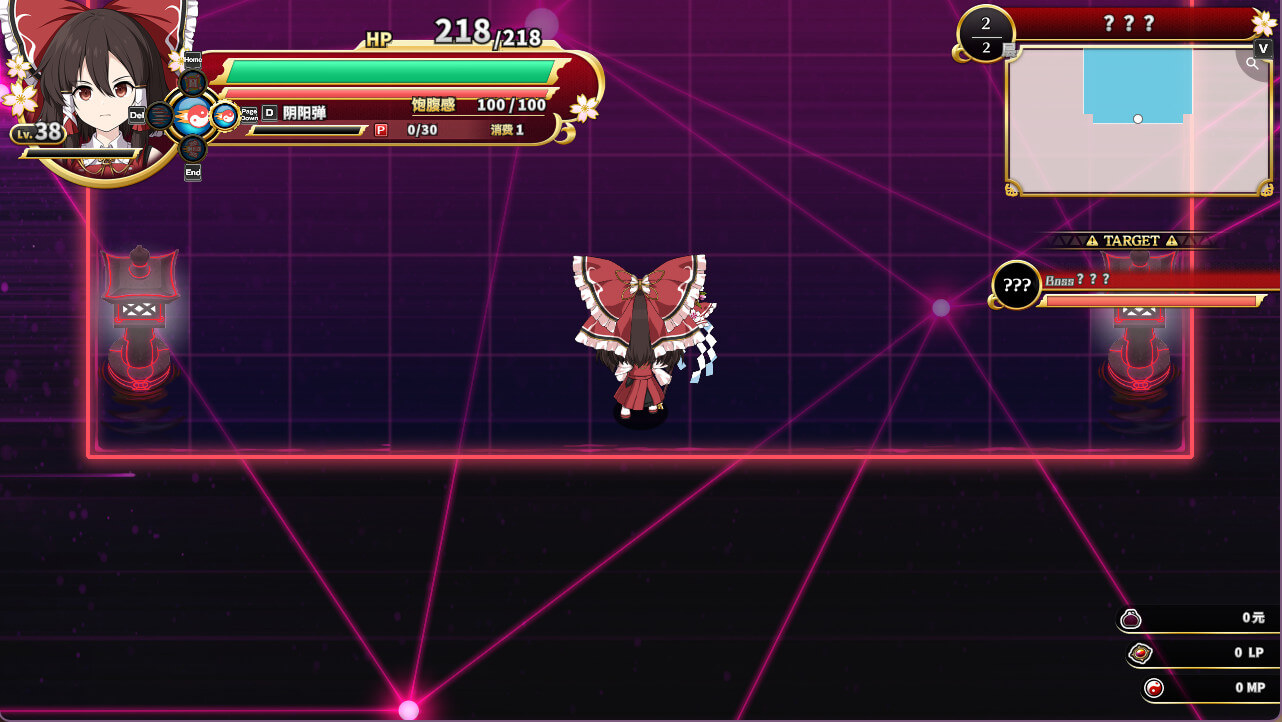Click the MP yin-yang orb icon
Viewport: 1282px width, 722px height.
coord(1155,688)
